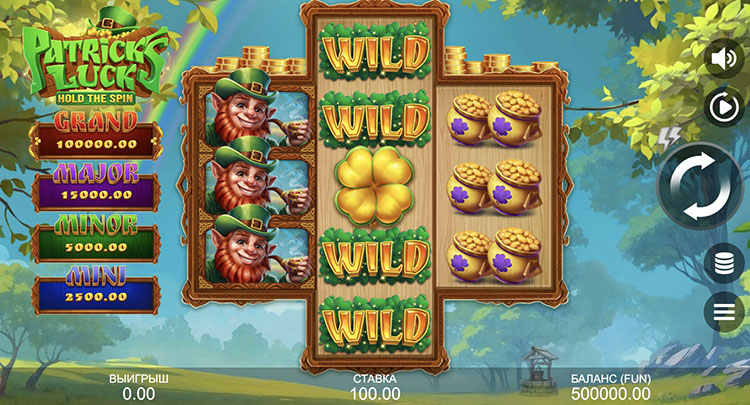
Task: Toggle the sound speaker button
Action: [723, 59]
